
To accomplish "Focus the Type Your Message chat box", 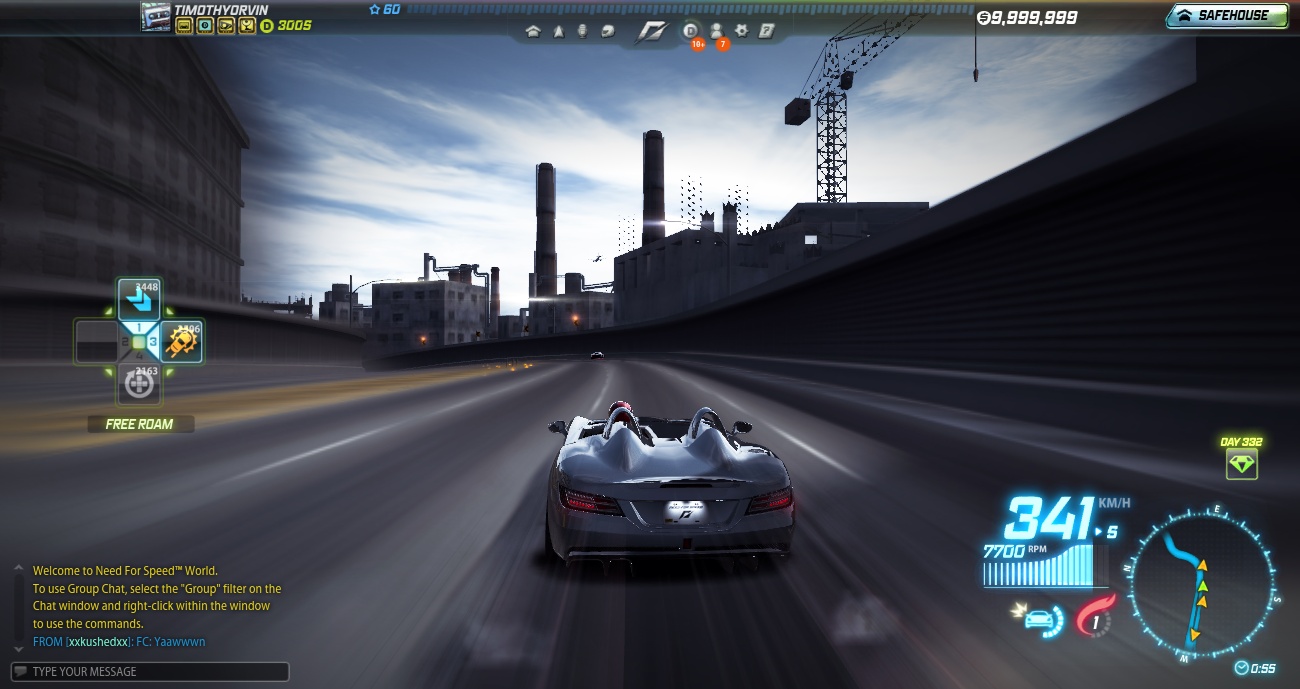I will pyautogui.click(x=150, y=672).
